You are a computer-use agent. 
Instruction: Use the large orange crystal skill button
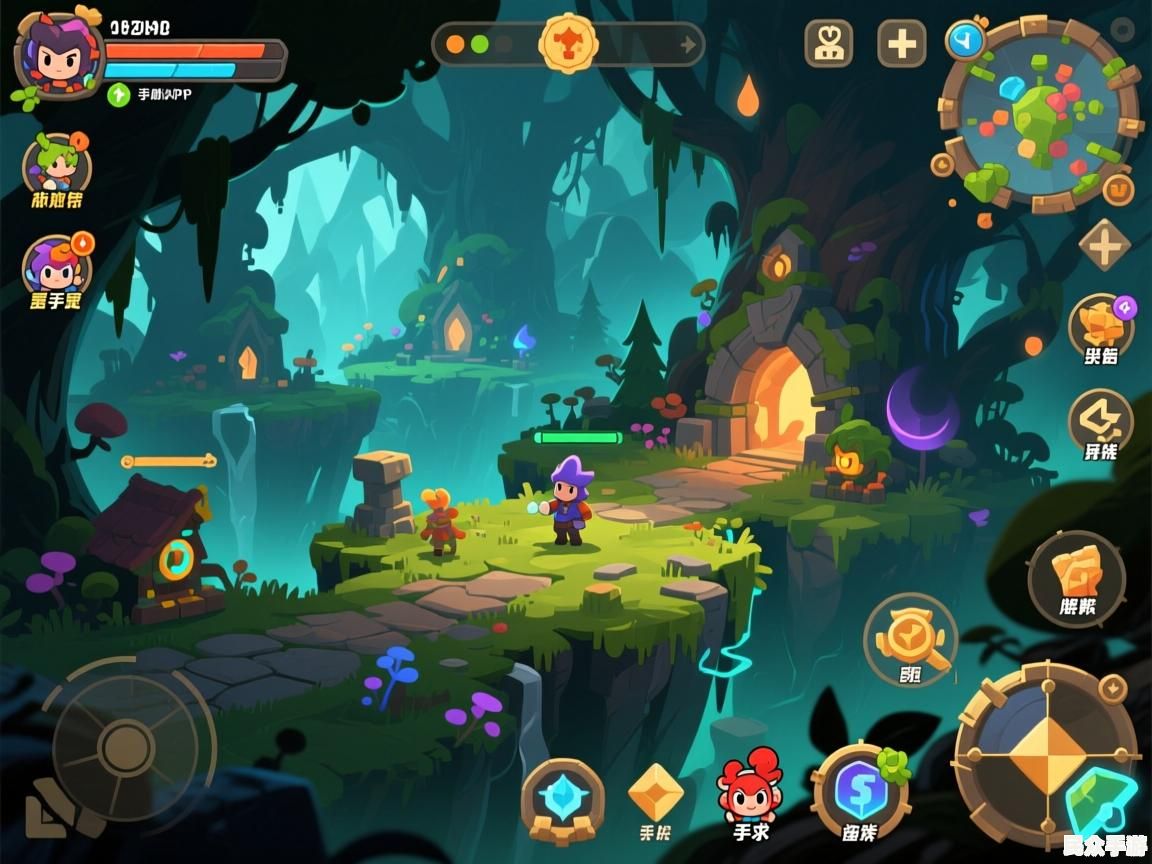pyautogui.click(x=1077, y=577)
